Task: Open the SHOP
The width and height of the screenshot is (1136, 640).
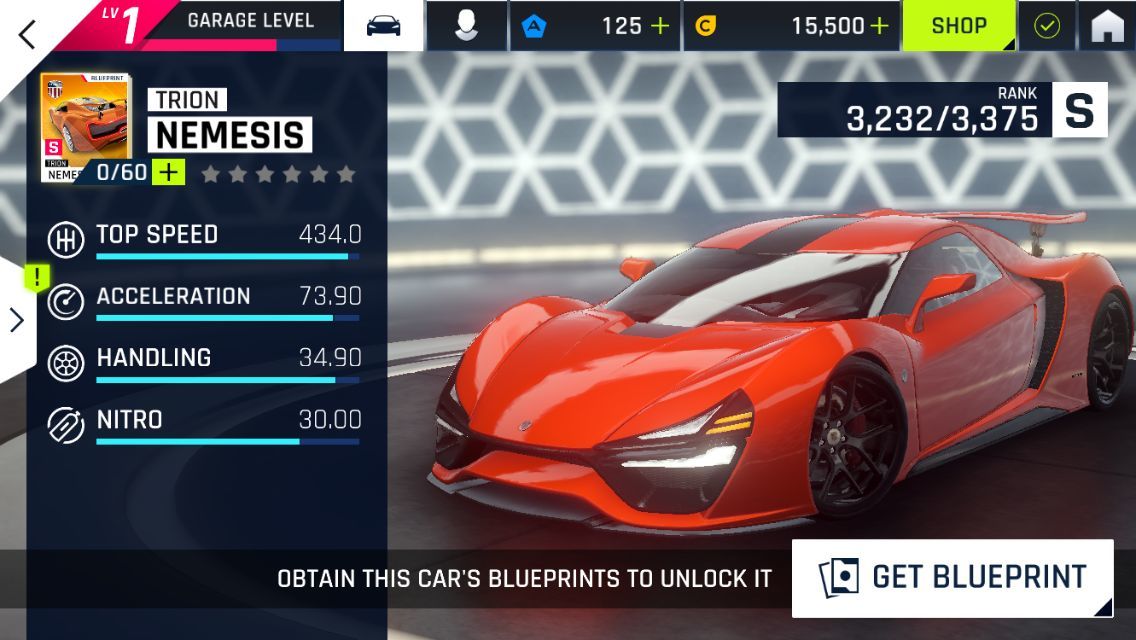Action: [x=959, y=26]
